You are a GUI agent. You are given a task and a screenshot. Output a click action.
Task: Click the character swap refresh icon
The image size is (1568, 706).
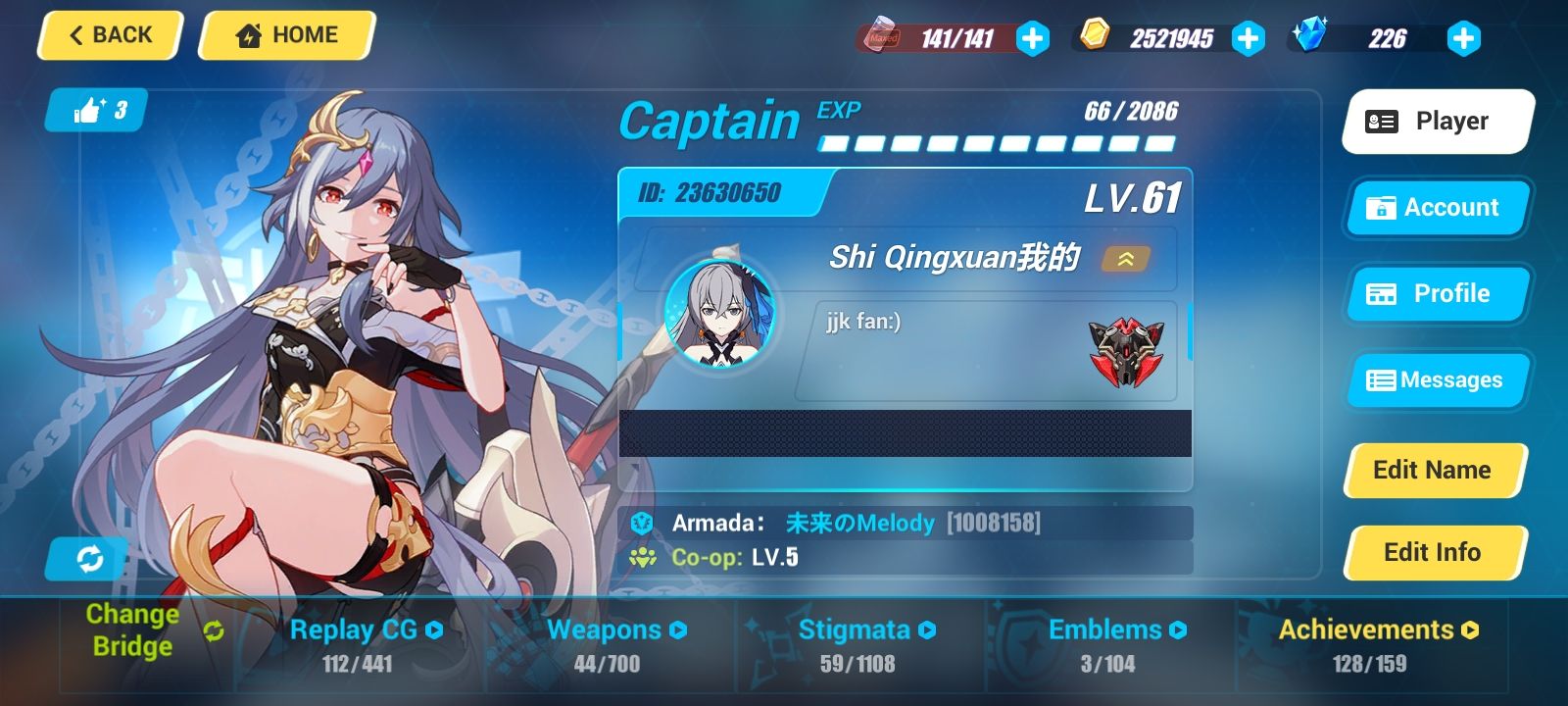click(x=90, y=559)
